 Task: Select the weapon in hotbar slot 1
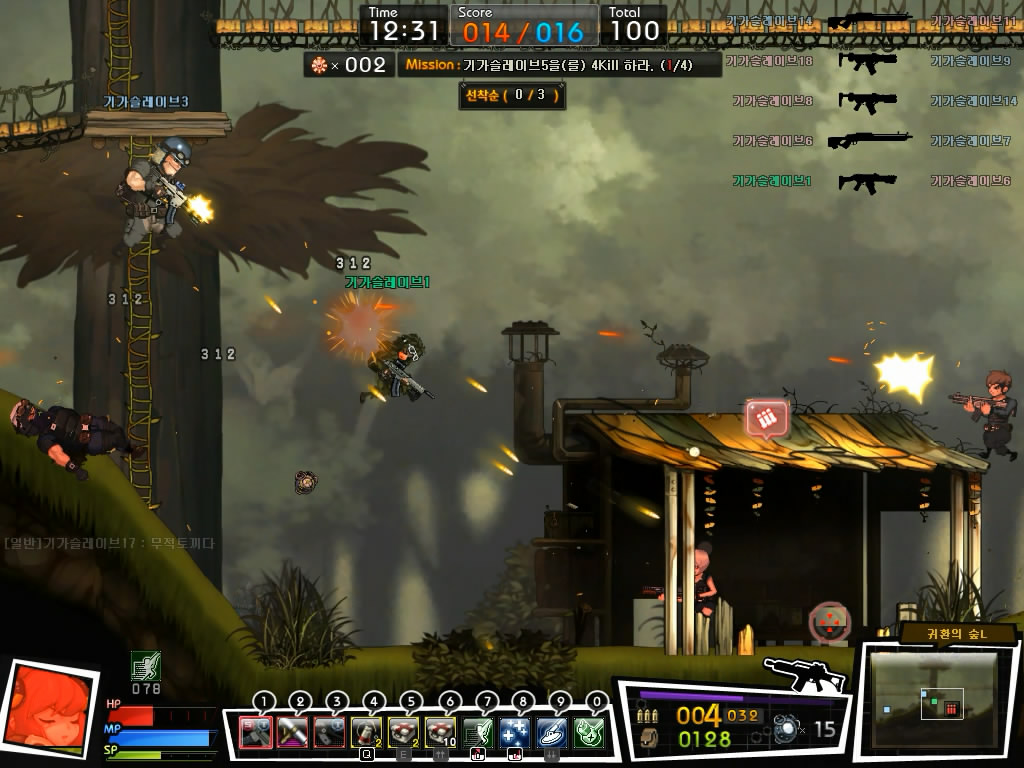point(256,733)
